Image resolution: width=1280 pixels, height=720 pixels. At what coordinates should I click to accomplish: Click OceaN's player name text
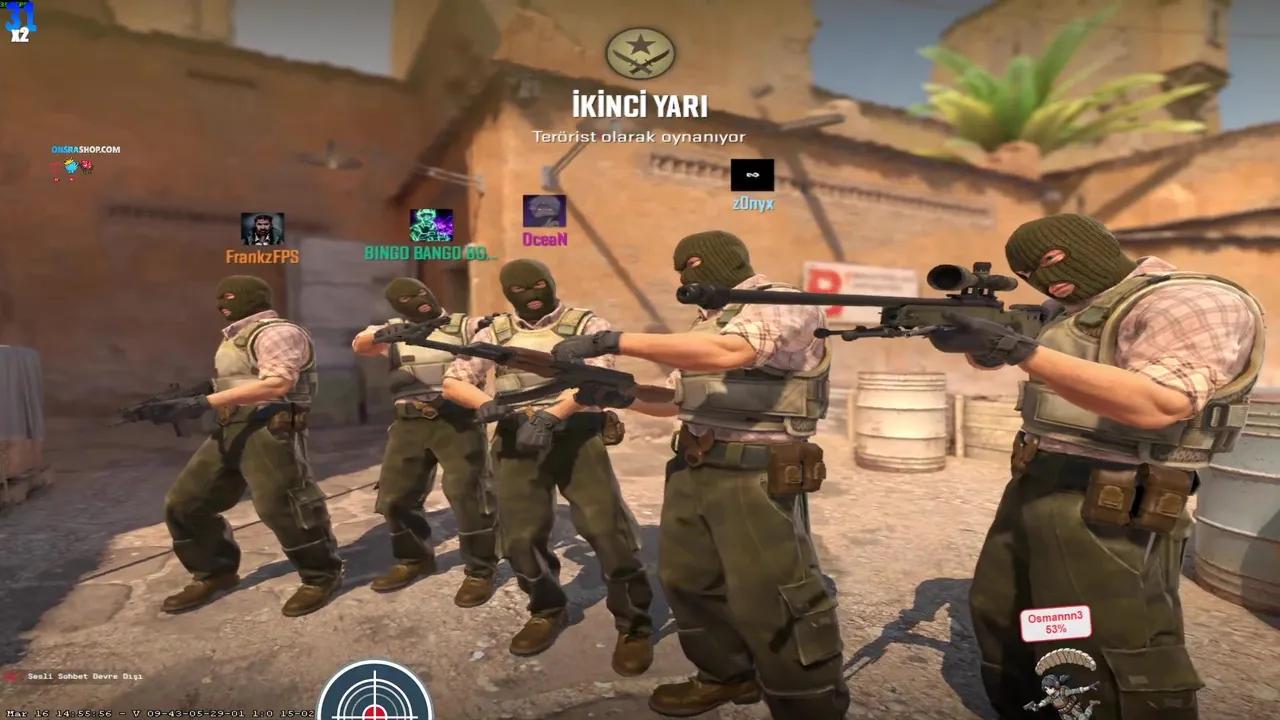[543, 237]
